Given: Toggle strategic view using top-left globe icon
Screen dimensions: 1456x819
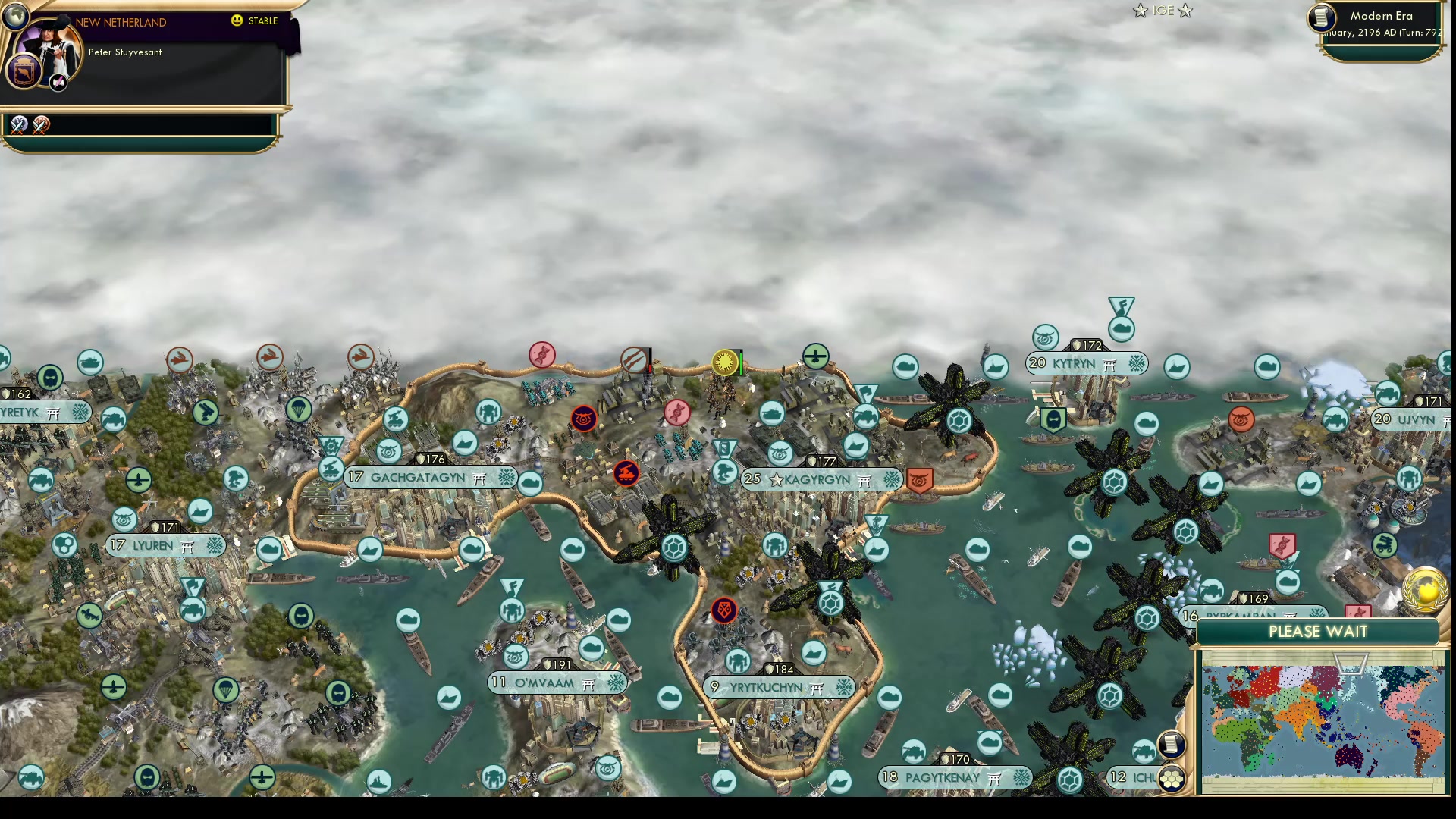Looking at the screenshot, I should tap(17, 15).
